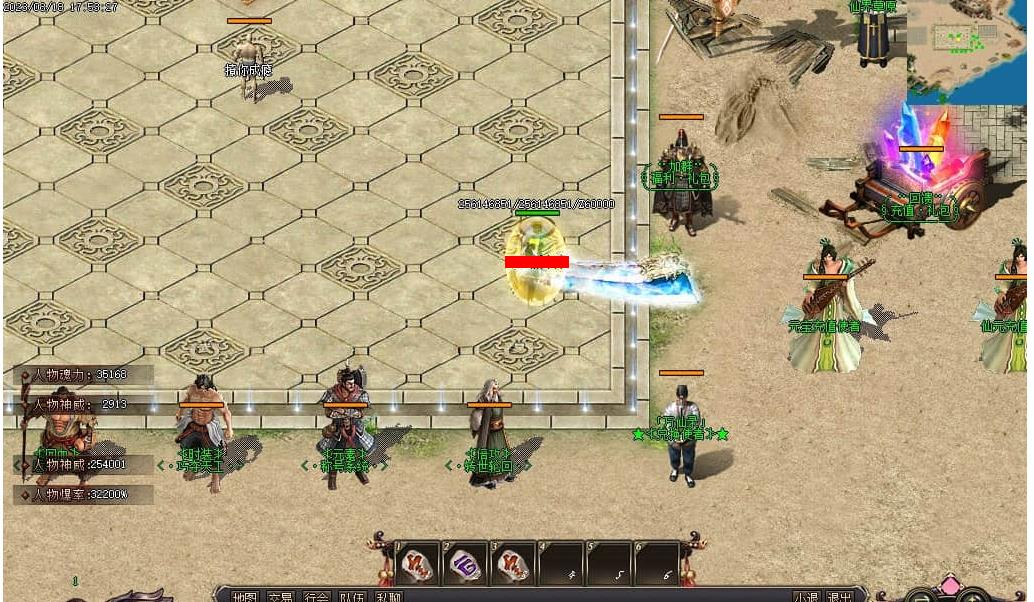
Task: Open 私聊 private chat
Action: click(x=387, y=597)
